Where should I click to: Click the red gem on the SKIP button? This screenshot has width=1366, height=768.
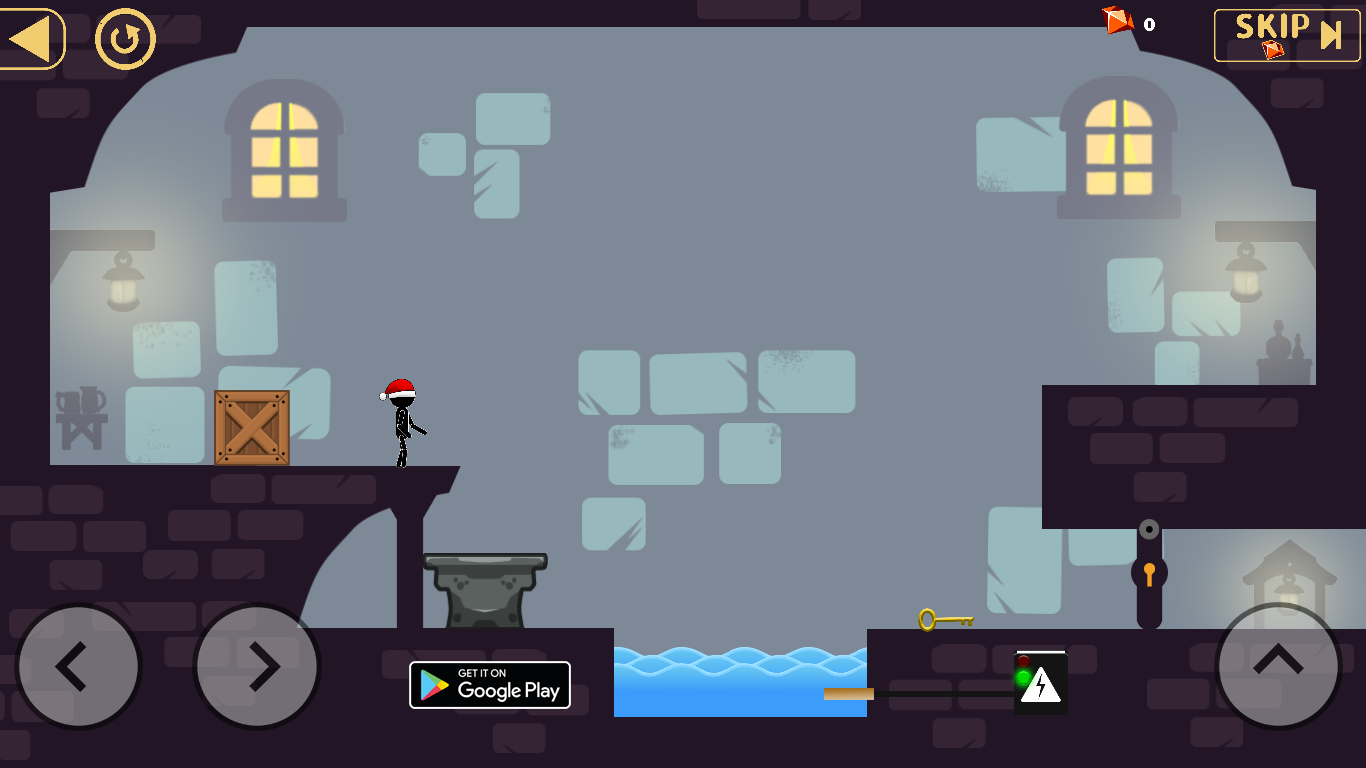click(x=1272, y=52)
